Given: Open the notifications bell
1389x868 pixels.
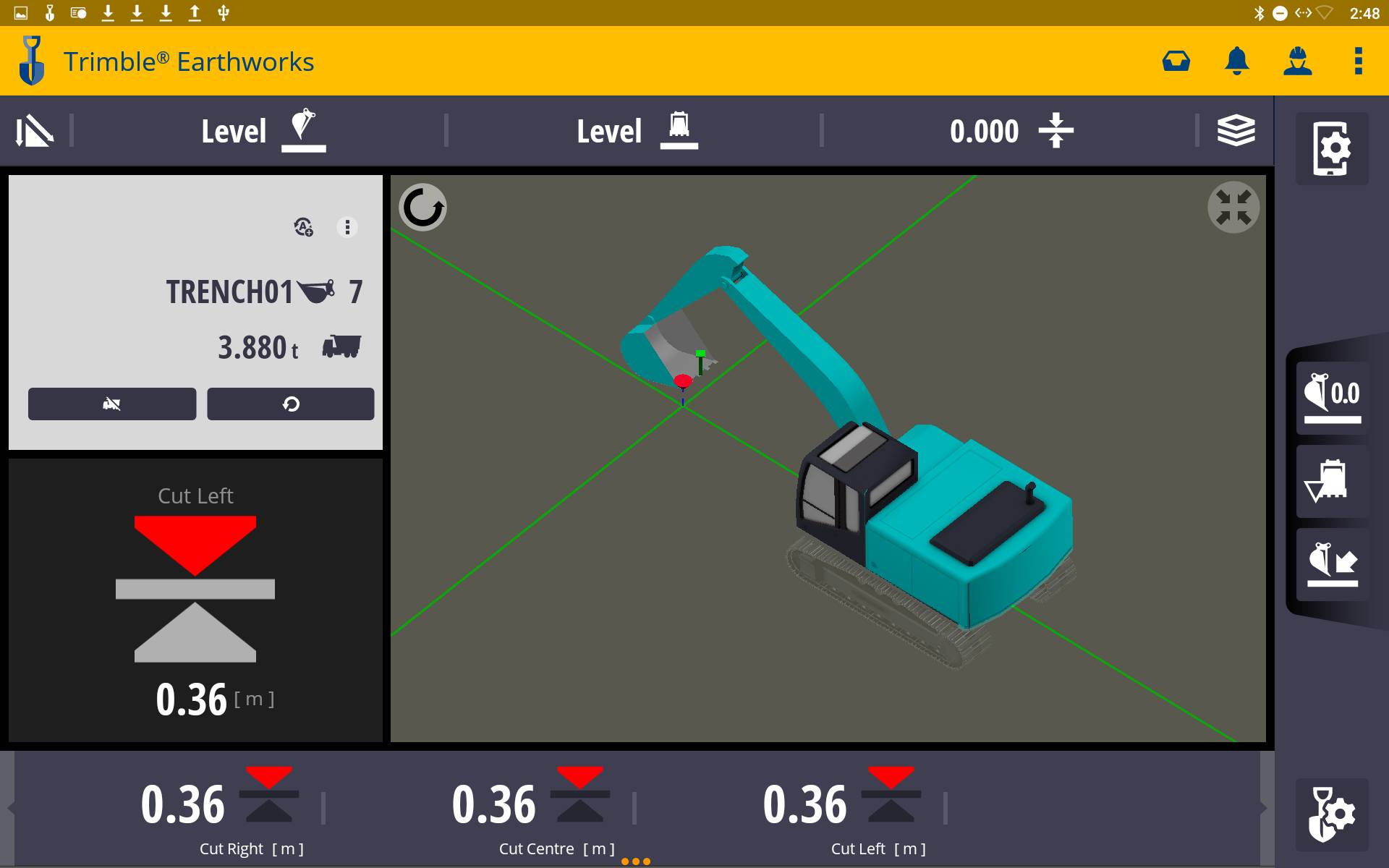Looking at the screenshot, I should click(x=1237, y=61).
